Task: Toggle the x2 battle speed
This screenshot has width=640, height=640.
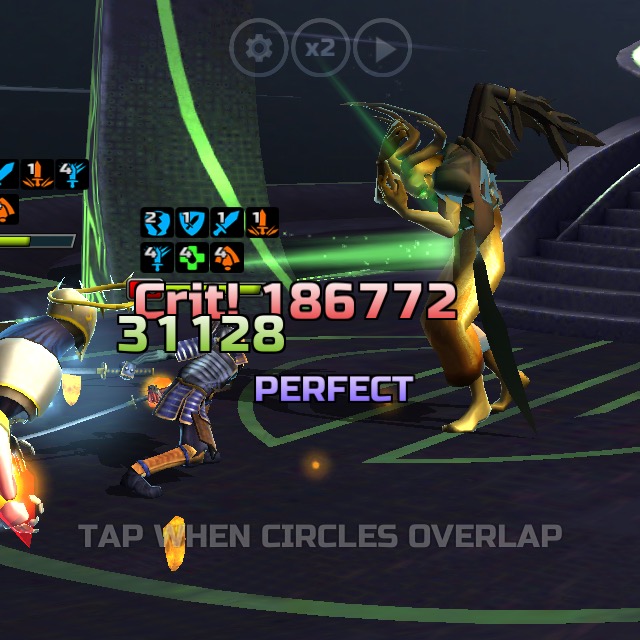Action: 320,48
